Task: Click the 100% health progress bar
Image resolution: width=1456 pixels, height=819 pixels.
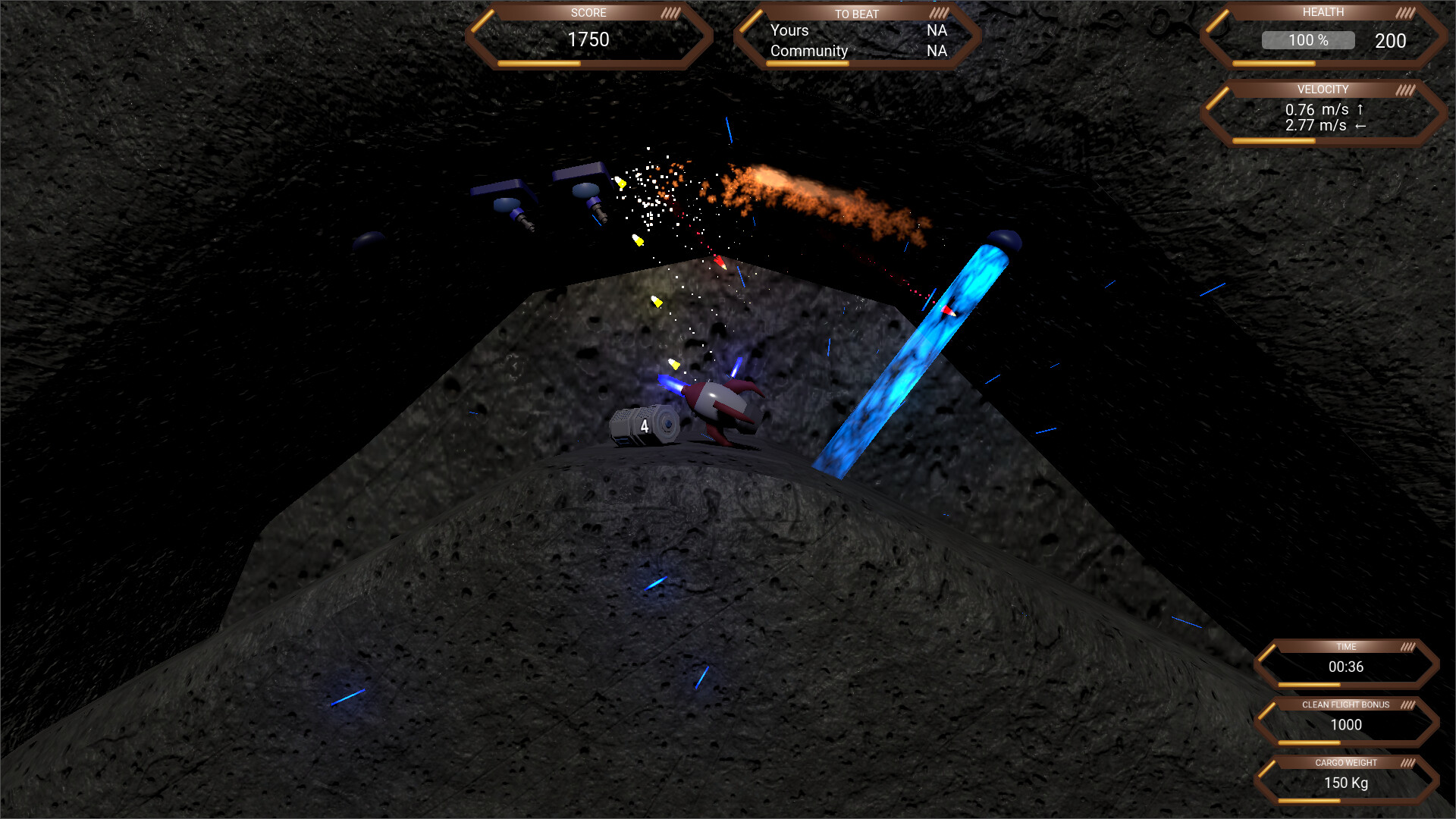Action: pos(1307,40)
